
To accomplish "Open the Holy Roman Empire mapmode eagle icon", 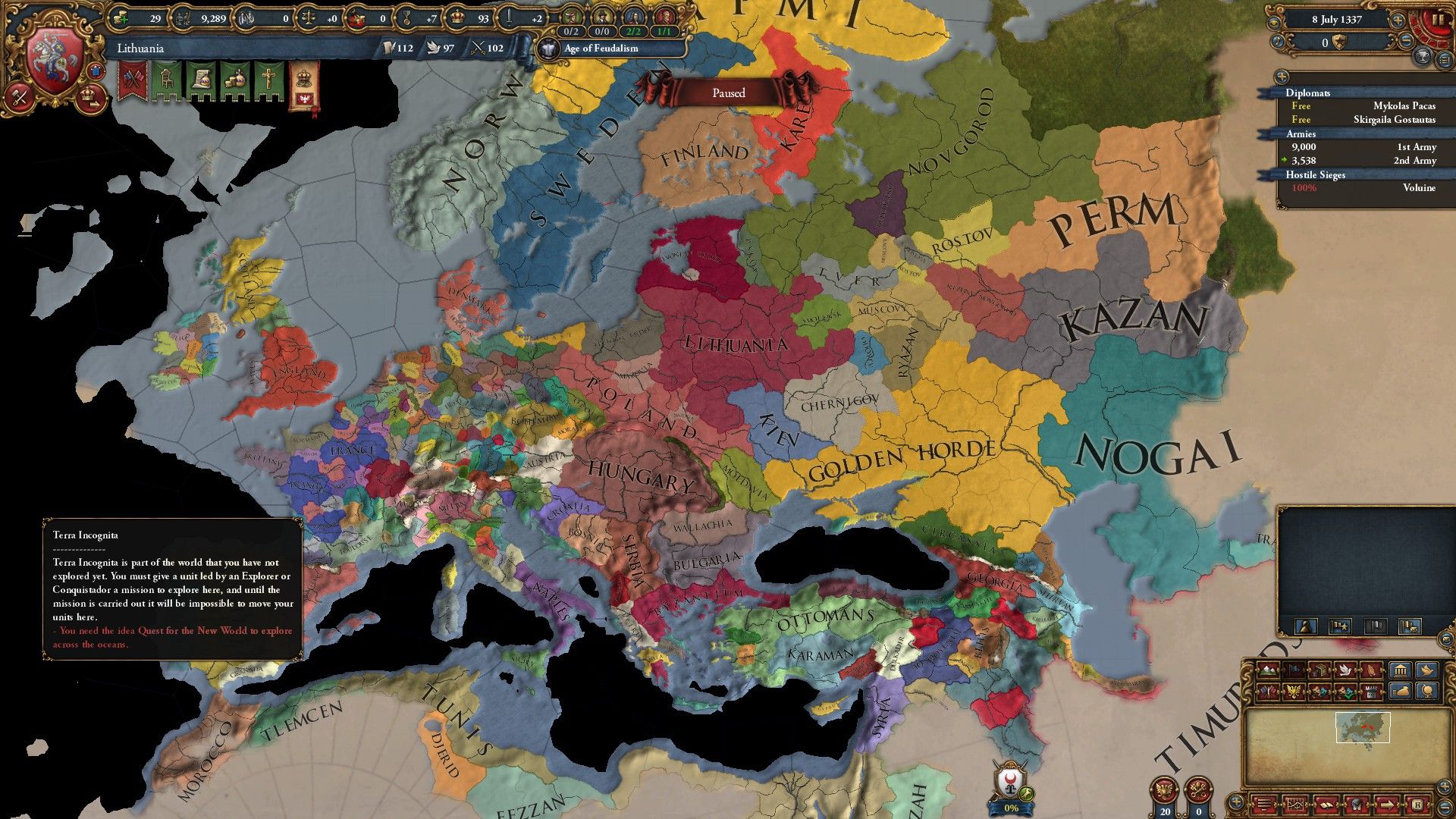I will [x=1295, y=692].
